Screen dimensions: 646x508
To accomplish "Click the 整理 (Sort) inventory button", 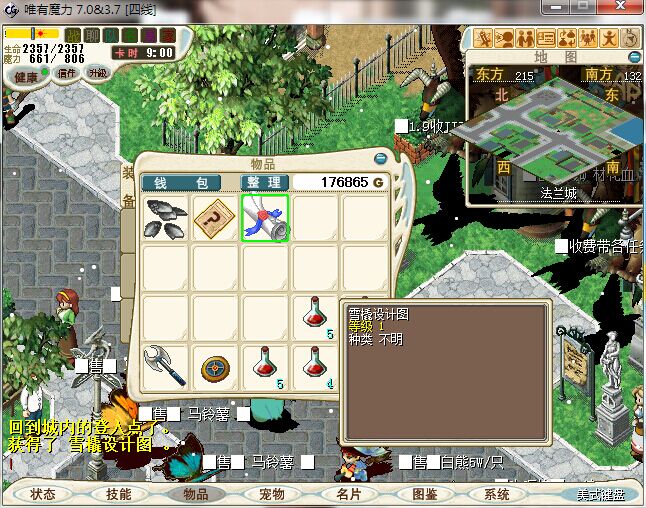I will point(266,183).
